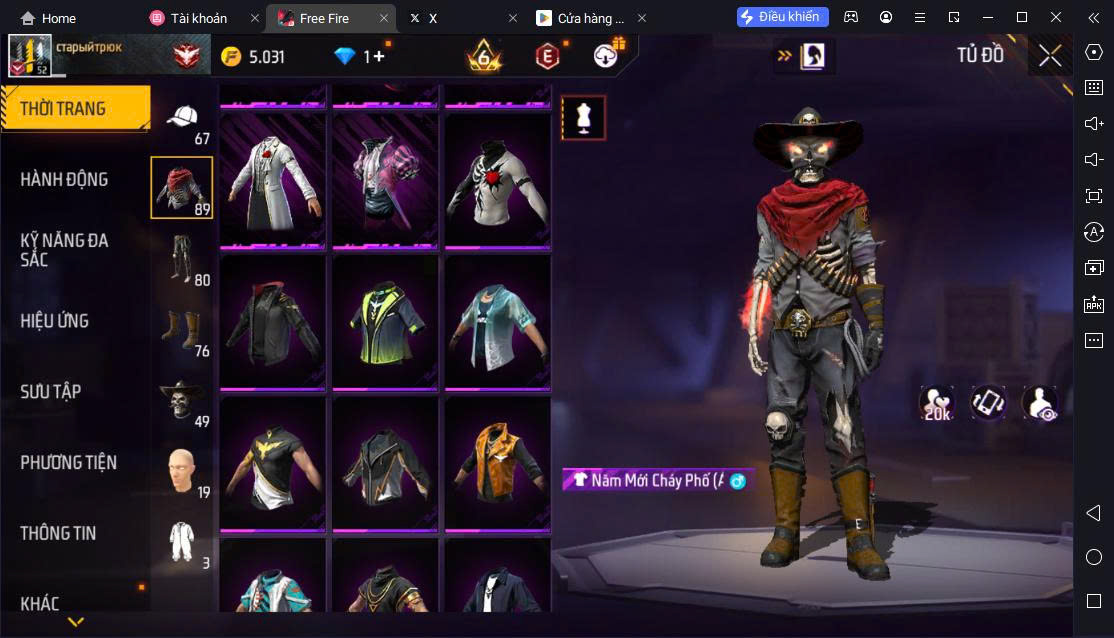Open the THÔNG TIN tab
The image size is (1114, 638).
(x=58, y=533)
